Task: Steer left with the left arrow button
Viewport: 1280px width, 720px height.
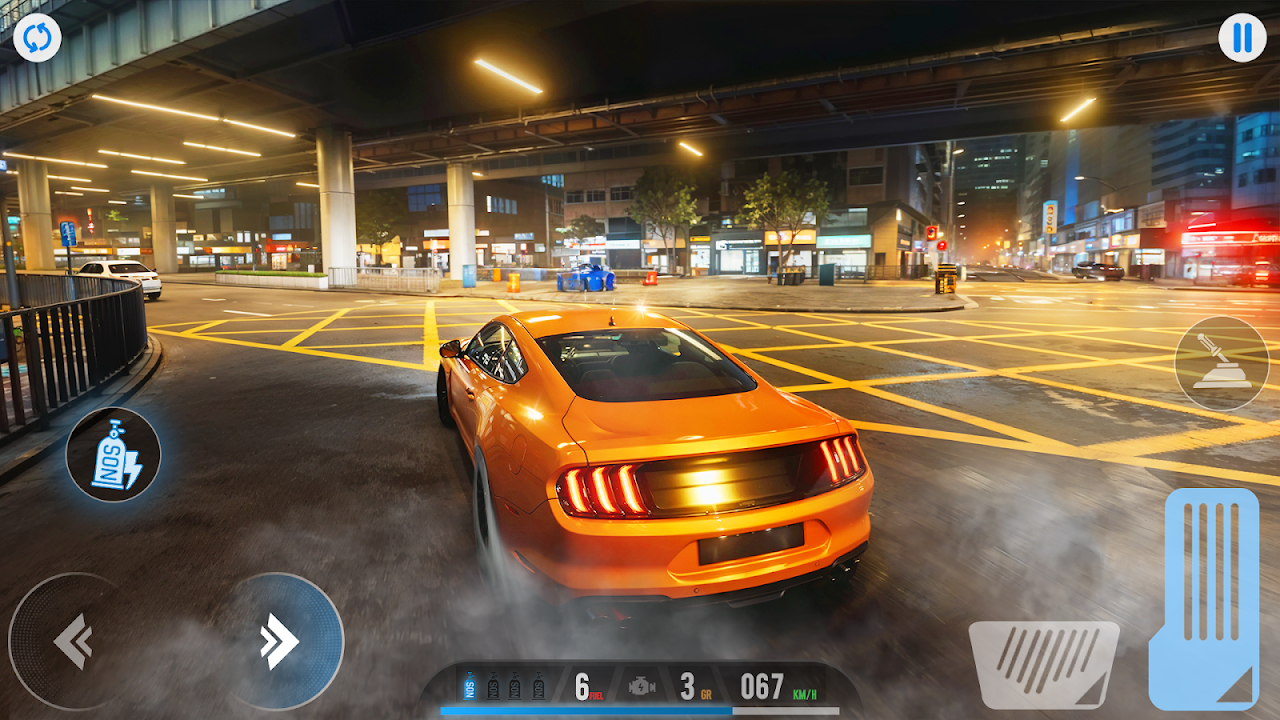Action: click(x=70, y=641)
